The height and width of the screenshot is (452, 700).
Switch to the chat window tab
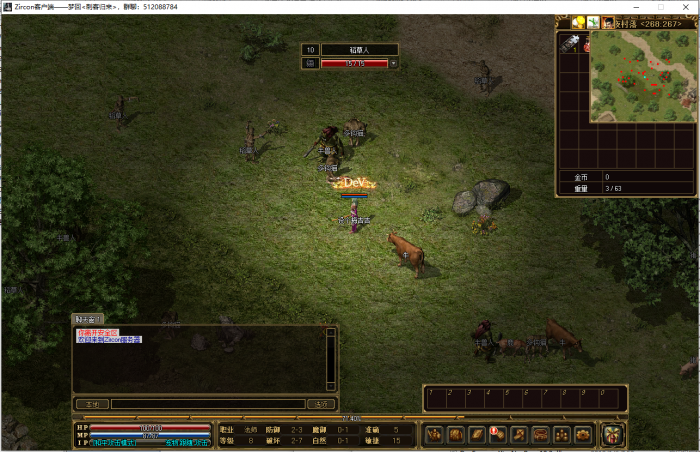click(88, 319)
